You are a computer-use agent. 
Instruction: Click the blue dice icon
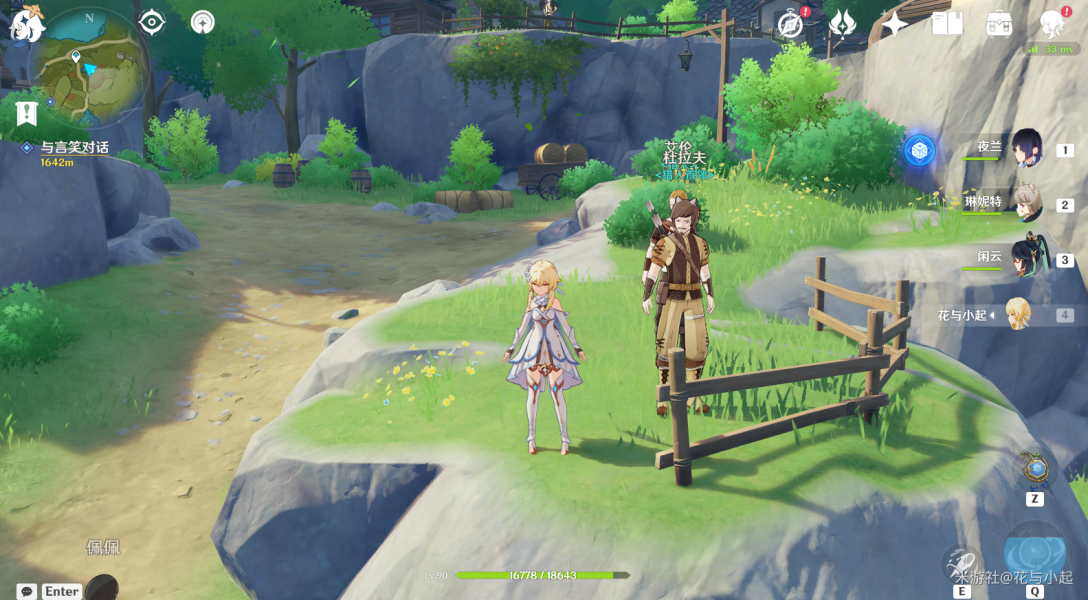point(919,151)
